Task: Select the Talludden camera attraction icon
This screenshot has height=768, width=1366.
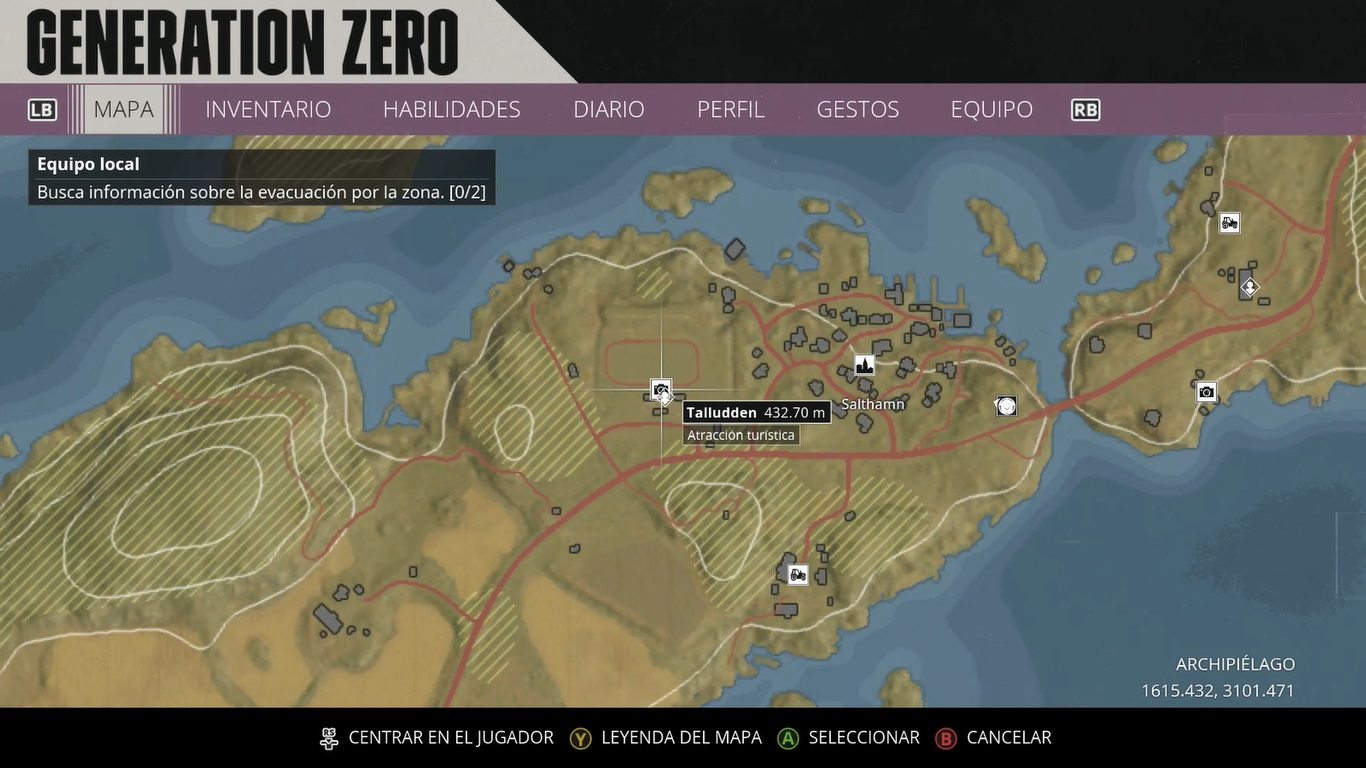Action: point(660,390)
